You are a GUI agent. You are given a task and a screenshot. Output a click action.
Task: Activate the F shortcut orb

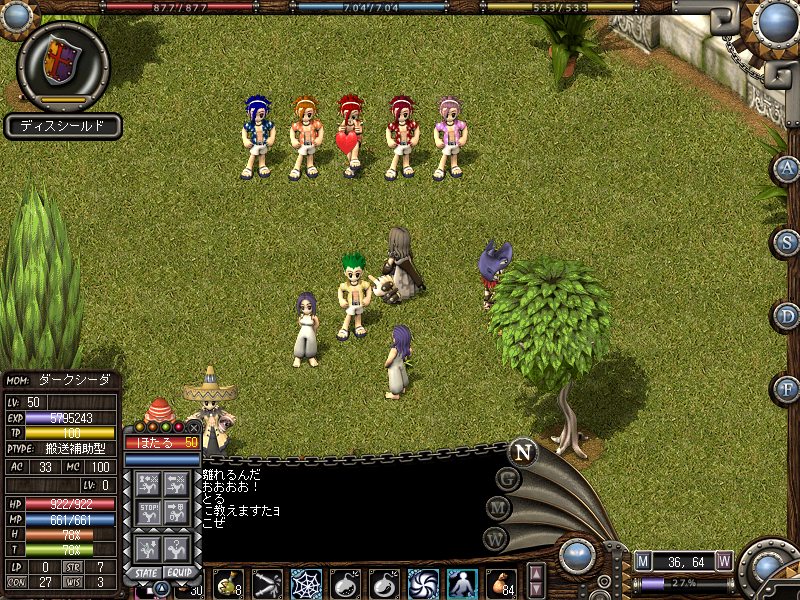pos(787,388)
